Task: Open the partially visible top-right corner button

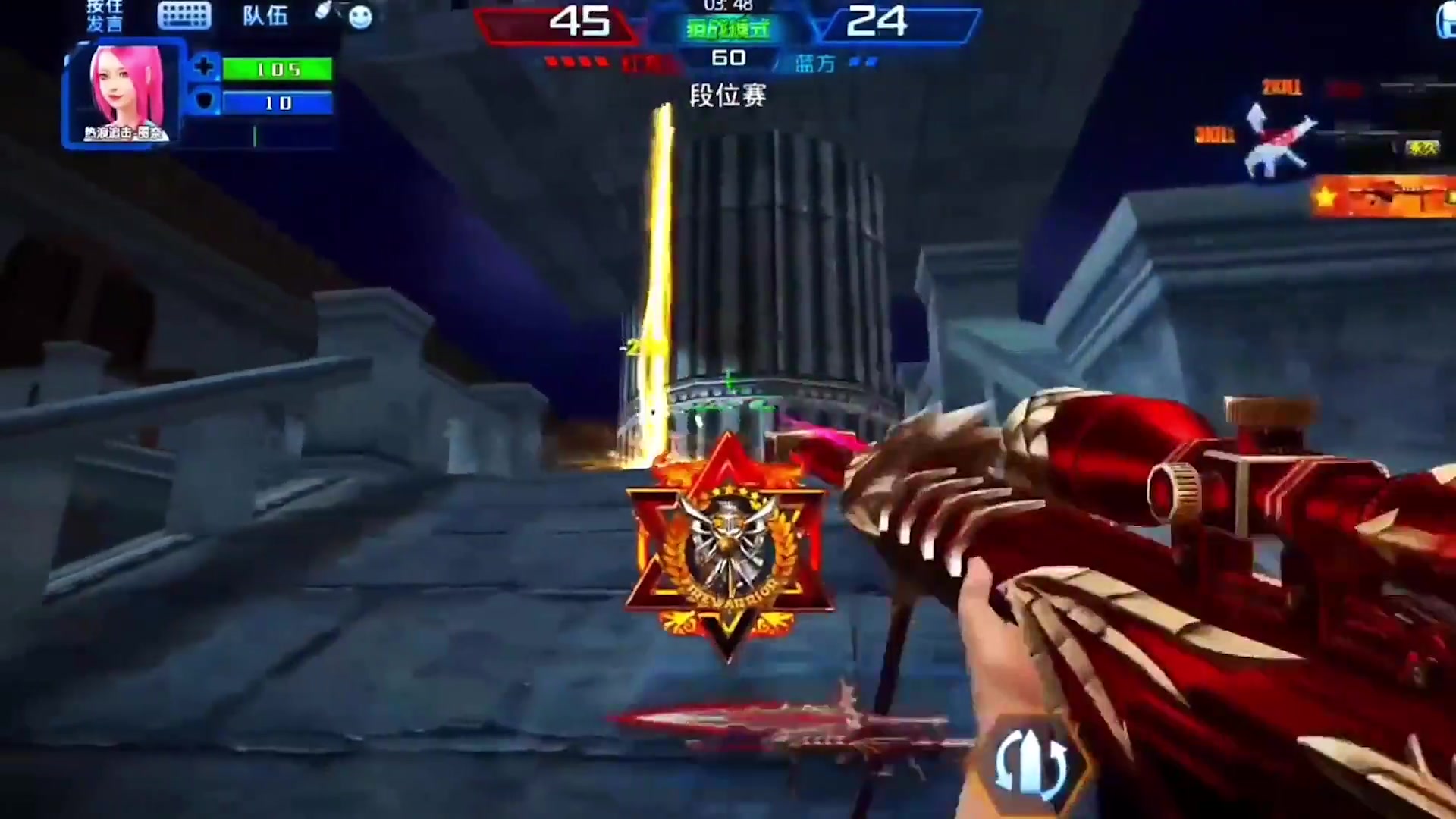Action: coord(1447,20)
